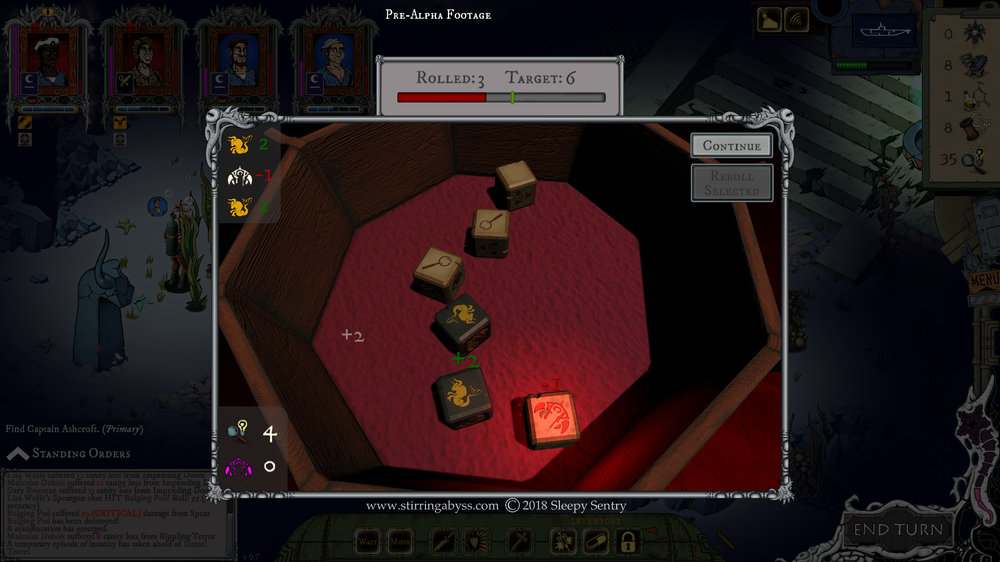Screen dimensions: 1000x562
Task: Expand the Standing Orders panel
Action: coord(19,454)
